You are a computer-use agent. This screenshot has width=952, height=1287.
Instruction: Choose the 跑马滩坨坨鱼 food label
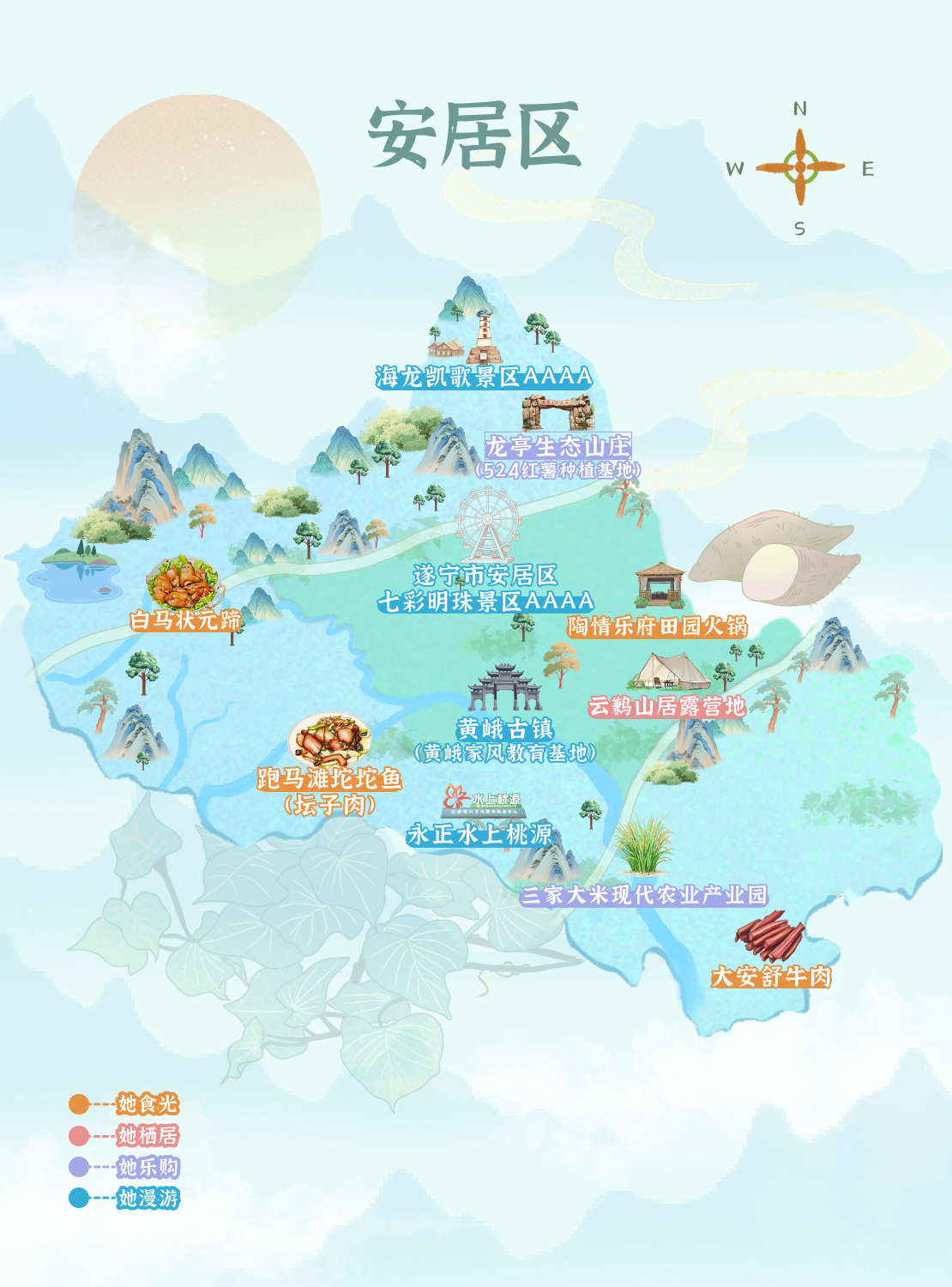[x=329, y=779]
